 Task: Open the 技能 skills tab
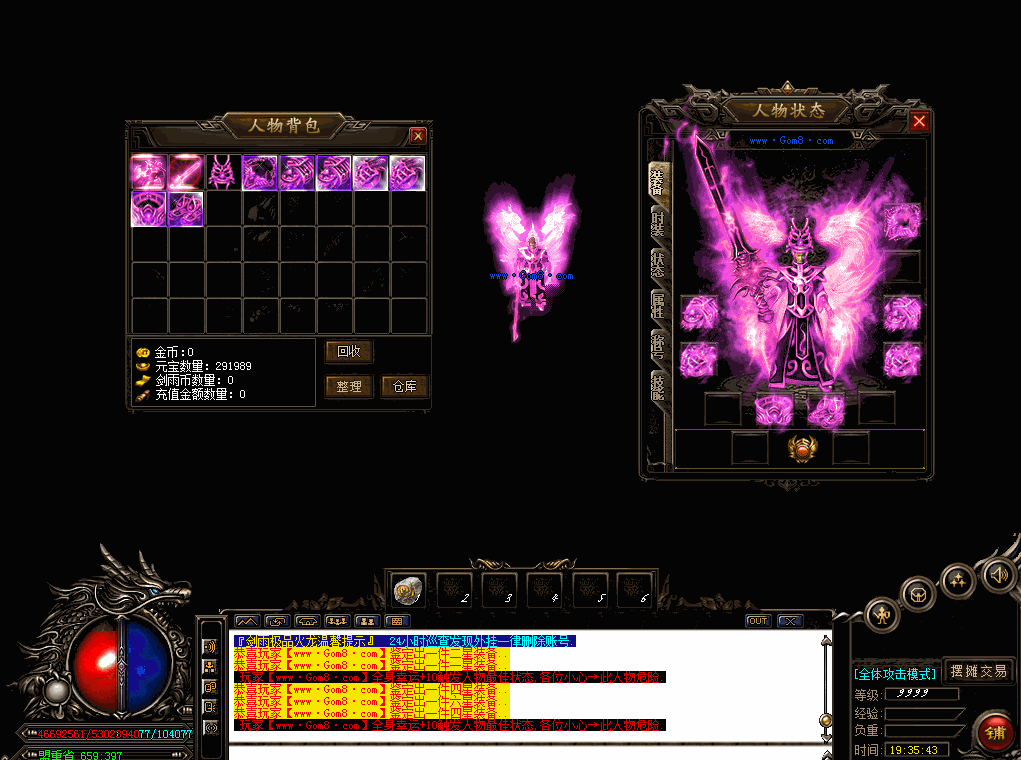tap(658, 385)
